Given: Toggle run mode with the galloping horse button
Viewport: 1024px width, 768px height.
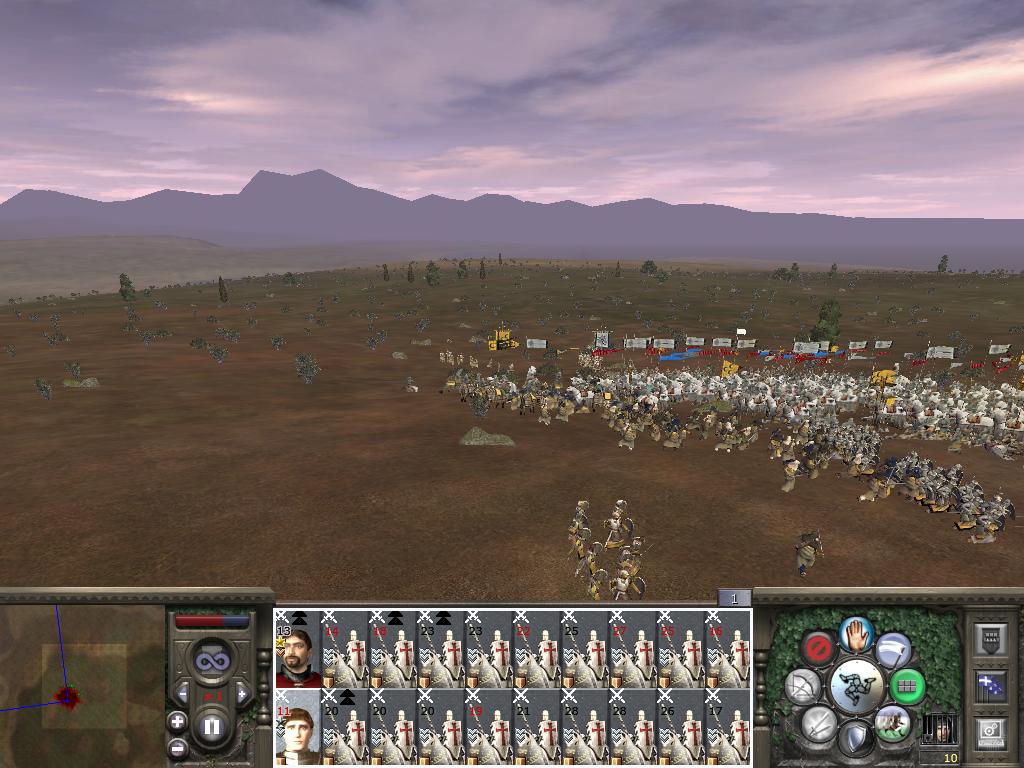Looking at the screenshot, I should tap(892, 722).
